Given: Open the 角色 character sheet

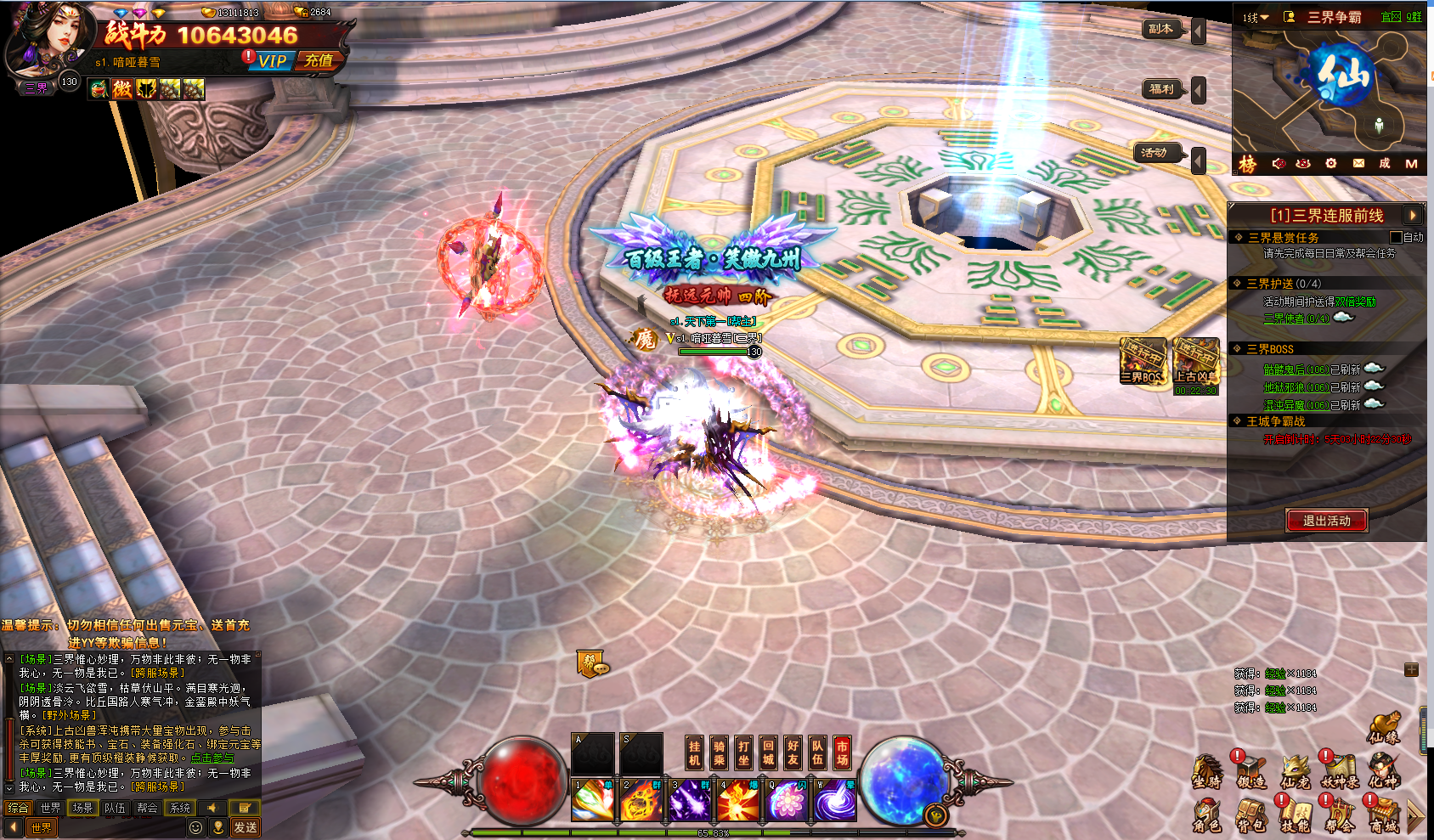Looking at the screenshot, I should [1207, 816].
